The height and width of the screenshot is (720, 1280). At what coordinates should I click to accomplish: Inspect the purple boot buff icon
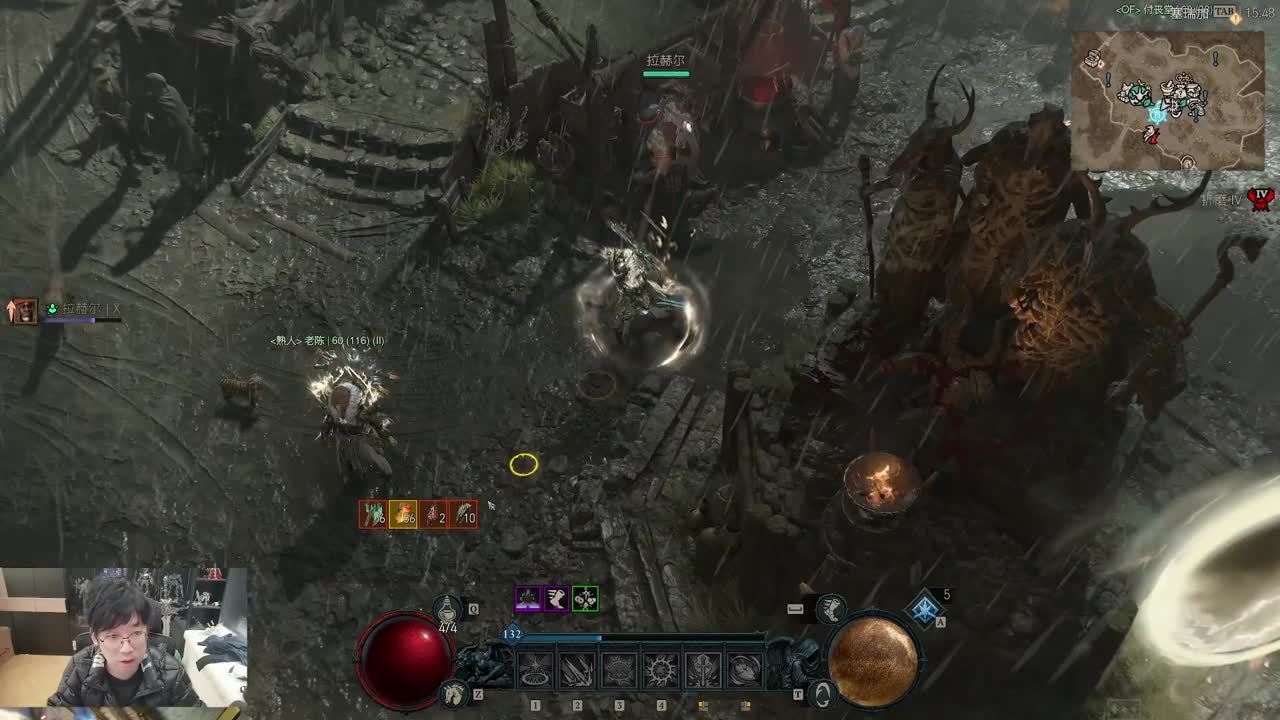556,599
